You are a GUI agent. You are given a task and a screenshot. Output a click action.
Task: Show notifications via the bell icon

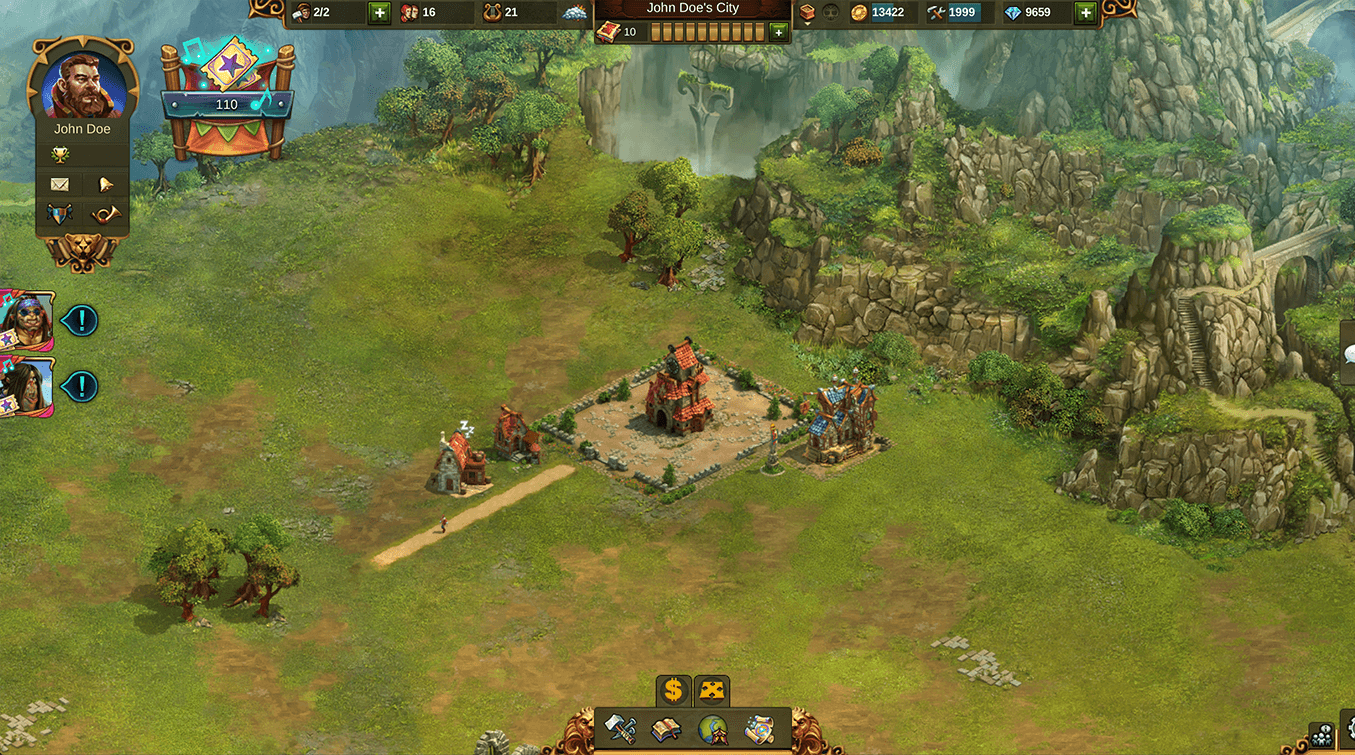pyautogui.click(x=105, y=185)
